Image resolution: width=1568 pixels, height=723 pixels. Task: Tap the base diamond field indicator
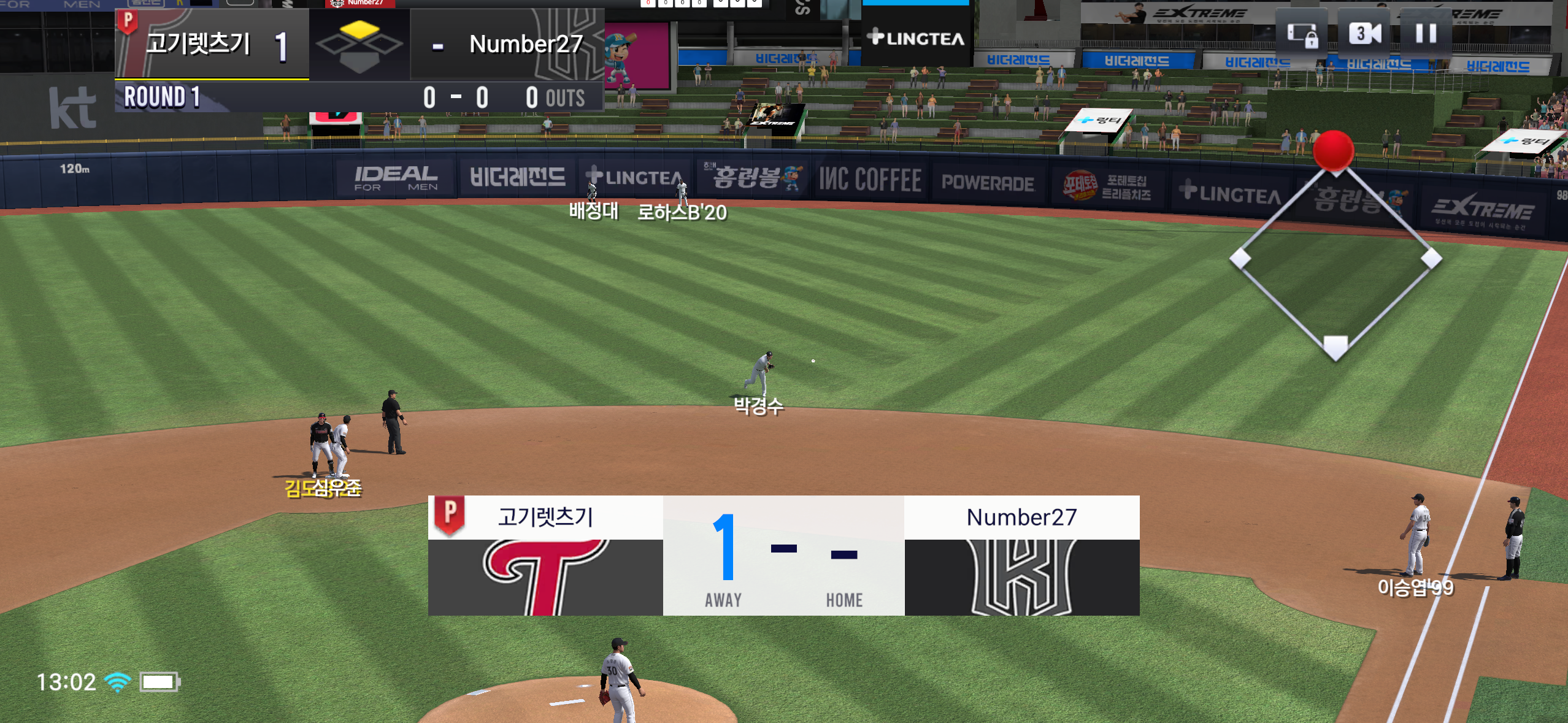(x=1335, y=259)
